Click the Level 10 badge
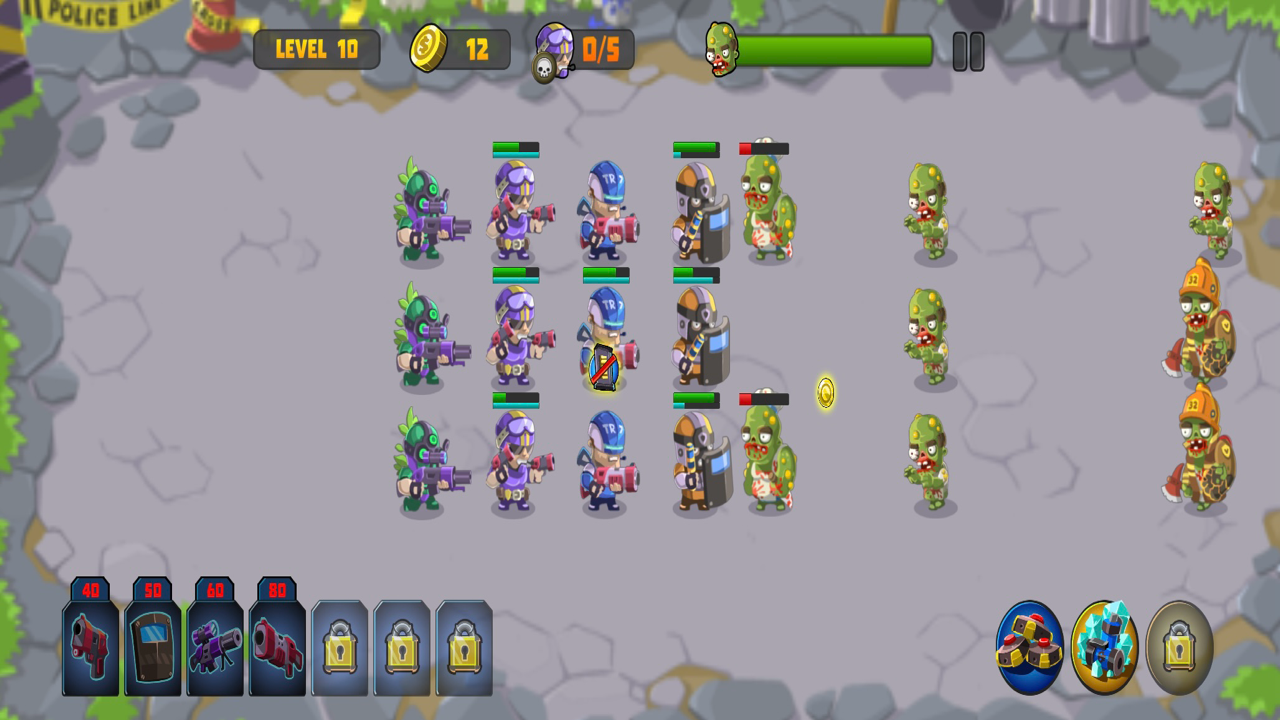The height and width of the screenshot is (720, 1280). point(317,48)
